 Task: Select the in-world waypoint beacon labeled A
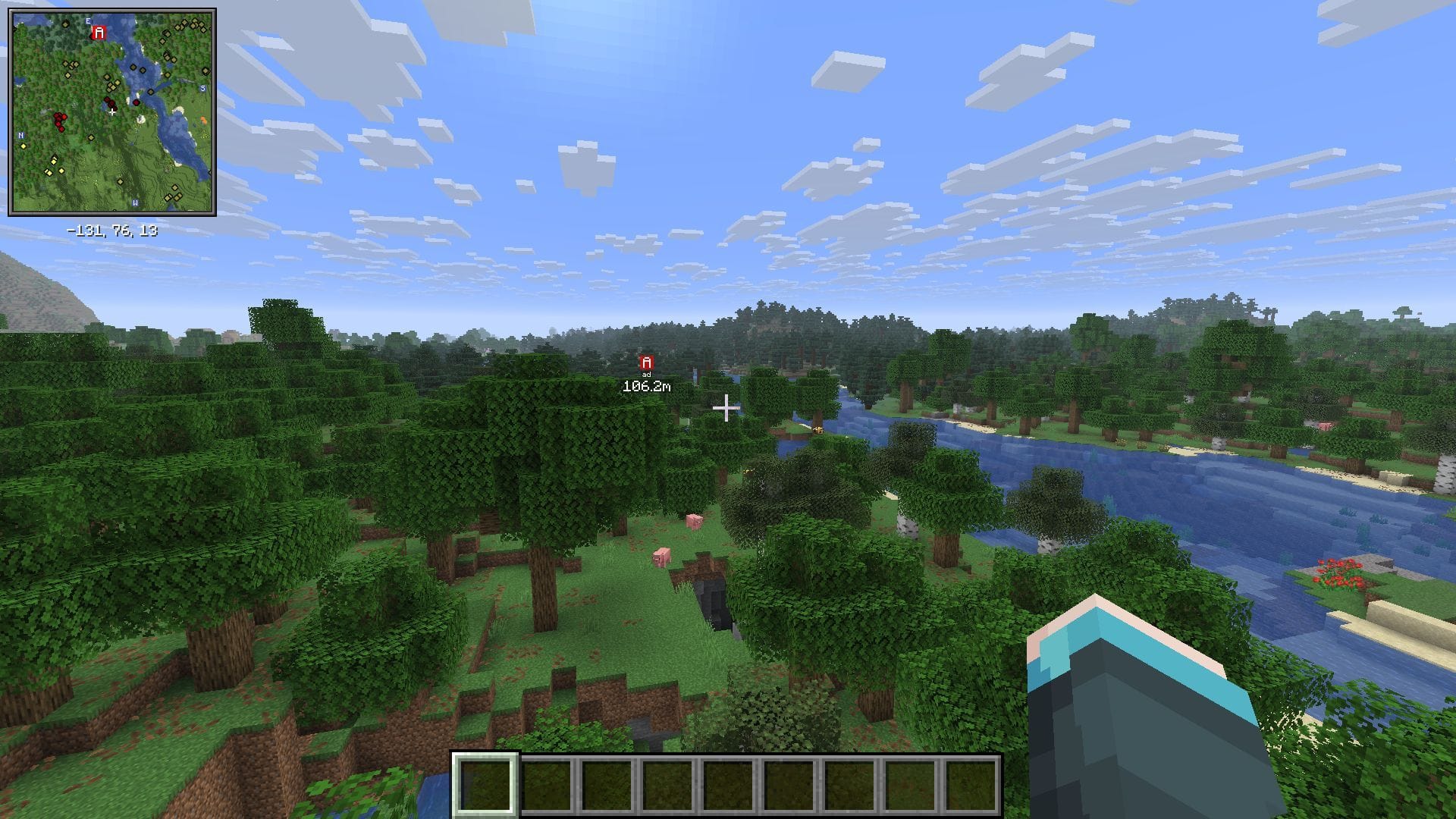pos(645,363)
